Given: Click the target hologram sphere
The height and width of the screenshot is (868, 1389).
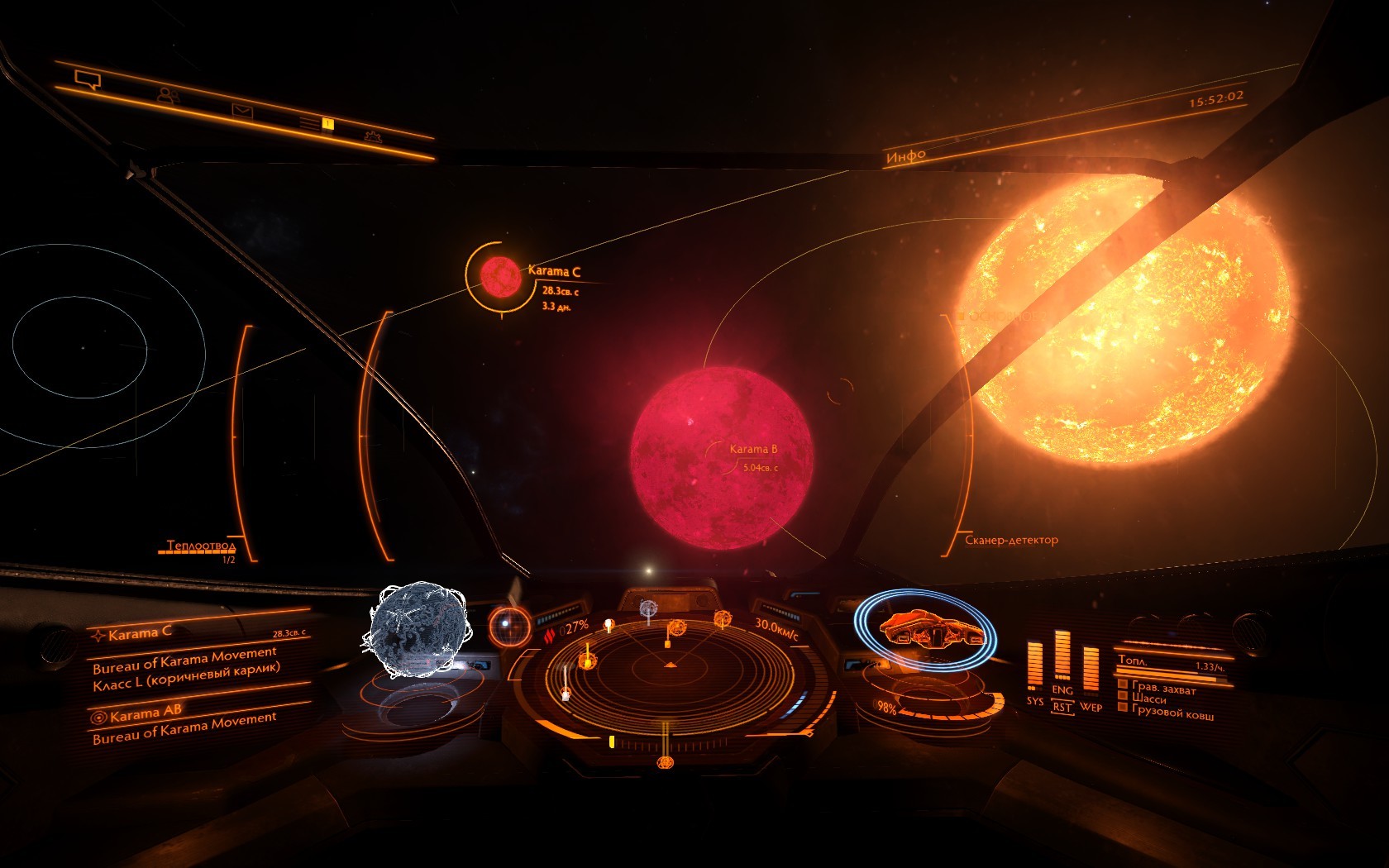Looking at the screenshot, I should point(416,629).
